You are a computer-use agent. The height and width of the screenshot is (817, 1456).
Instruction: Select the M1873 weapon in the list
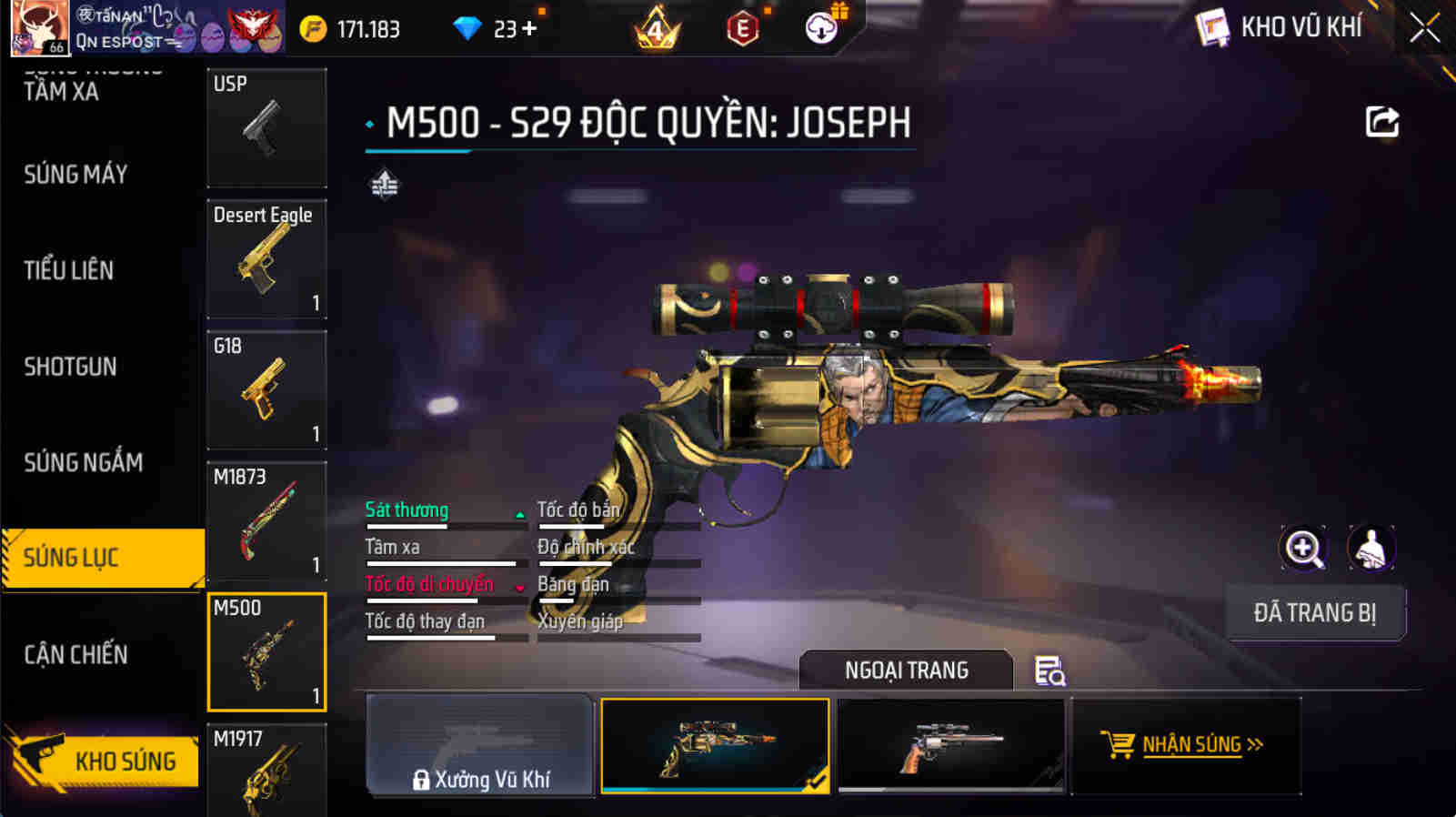[x=266, y=520]
